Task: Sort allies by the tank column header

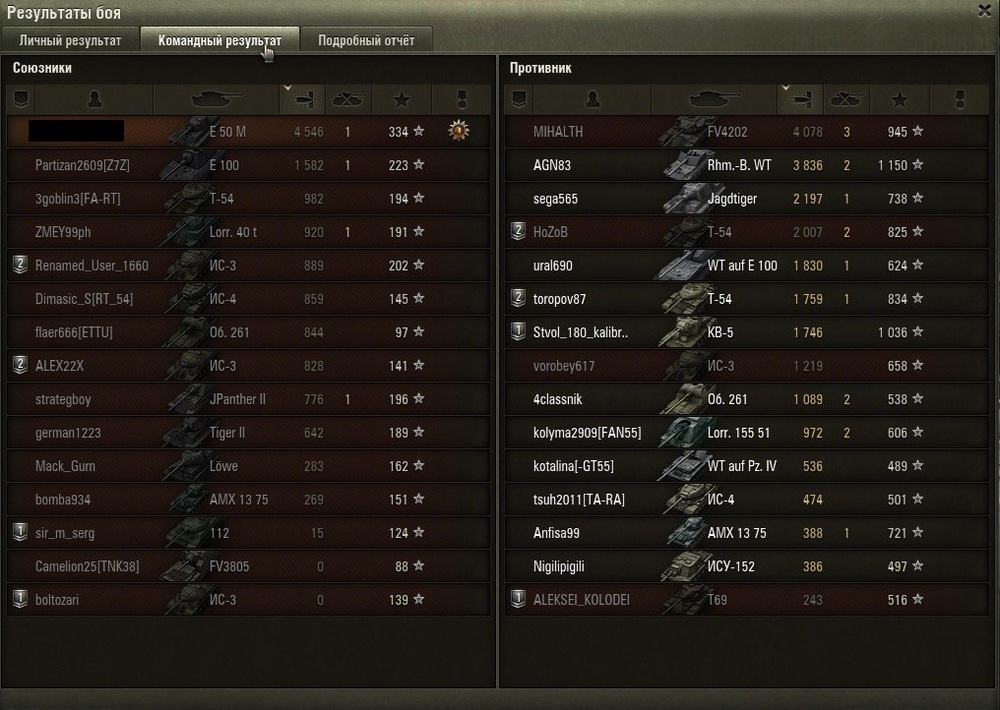Action: [x=215, y=99]
